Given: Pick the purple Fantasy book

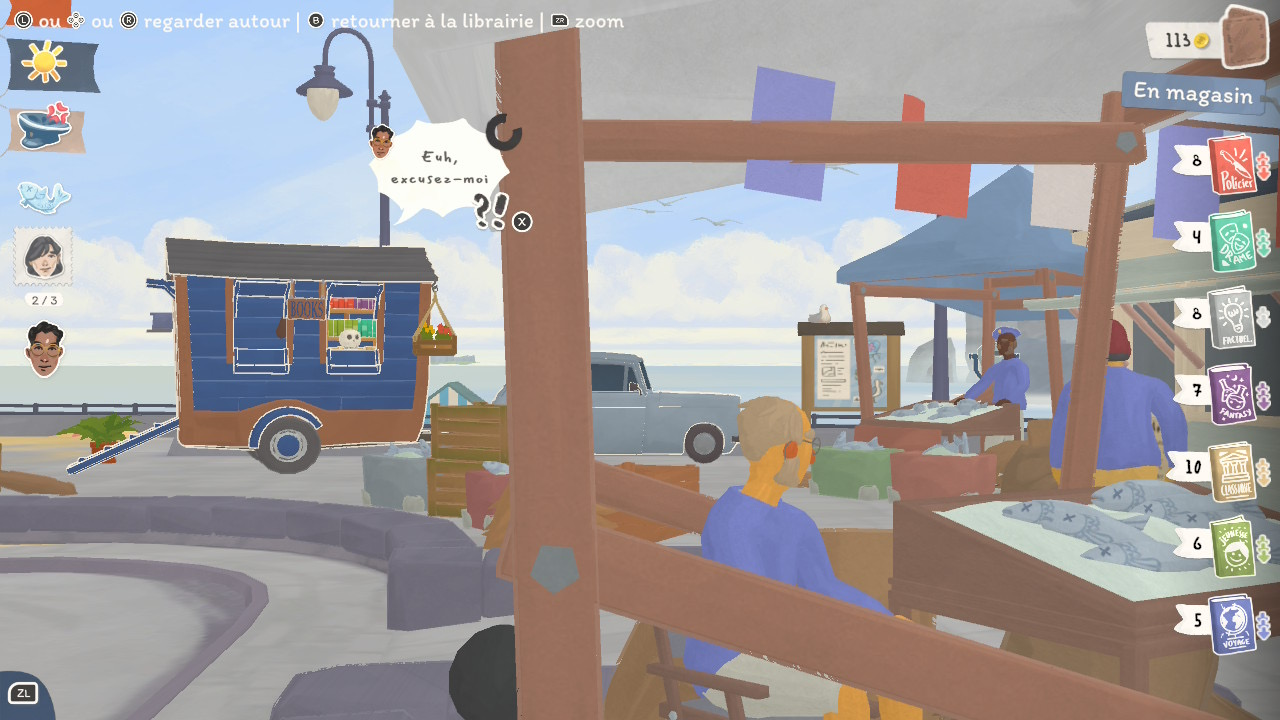Looking at the screenshot, I should [1231, 394].
